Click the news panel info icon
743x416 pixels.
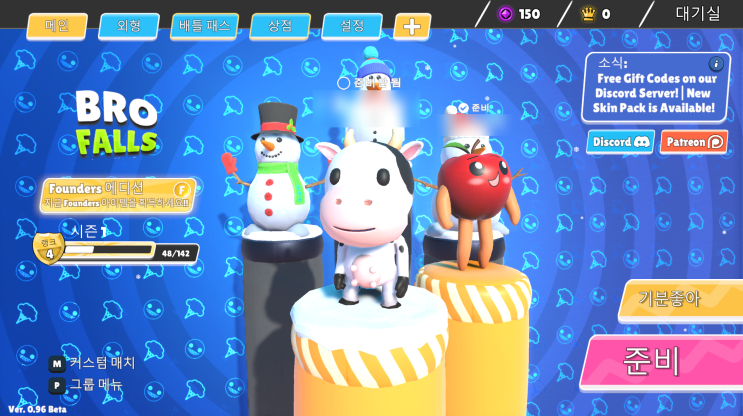click(716, 64)
